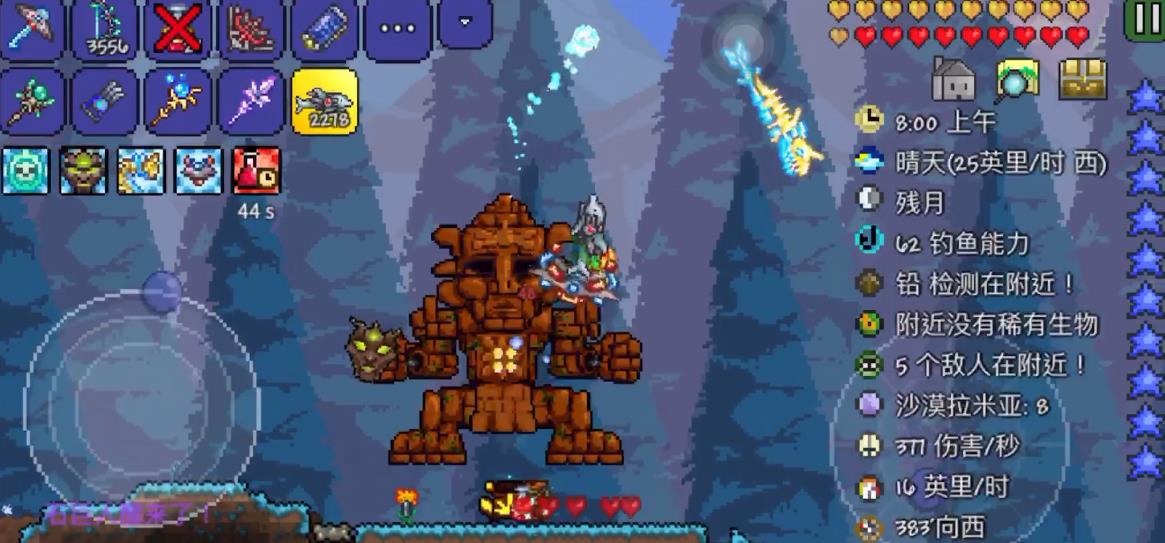Expand the hotbar dropdown arrow
Image resolution: width=1165 pixels, height=543 pixels.
pyautogui.click(x=466, y=23)
